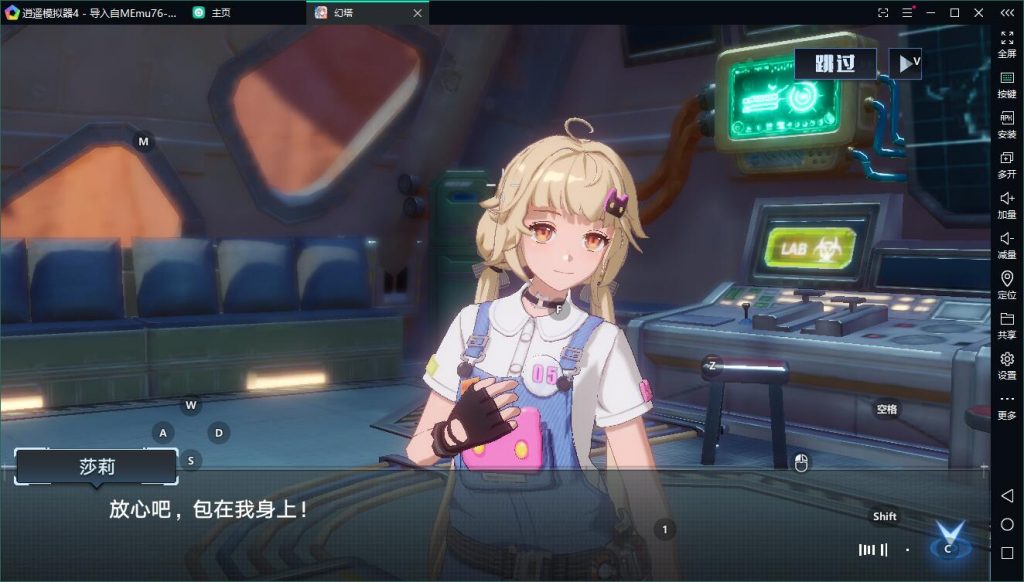Skip the cutscene with 跳过 button
This screenshot has width=1024, height=582.
pyautogui.click(x=835, y=64)
